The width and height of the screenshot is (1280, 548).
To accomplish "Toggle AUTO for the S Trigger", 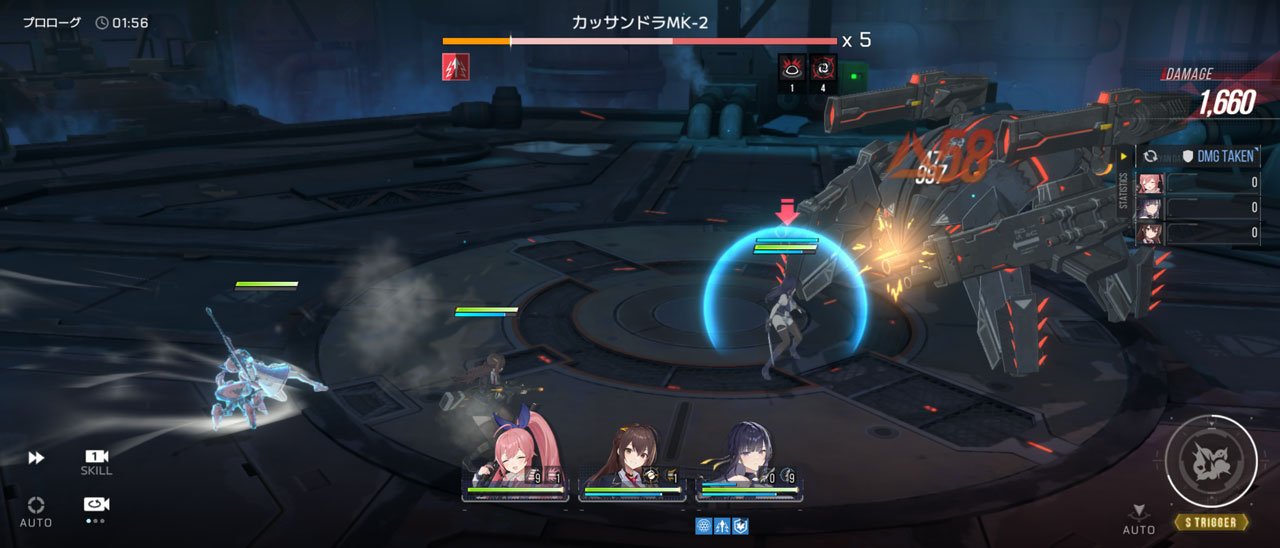I will [x=1138, y=519].
